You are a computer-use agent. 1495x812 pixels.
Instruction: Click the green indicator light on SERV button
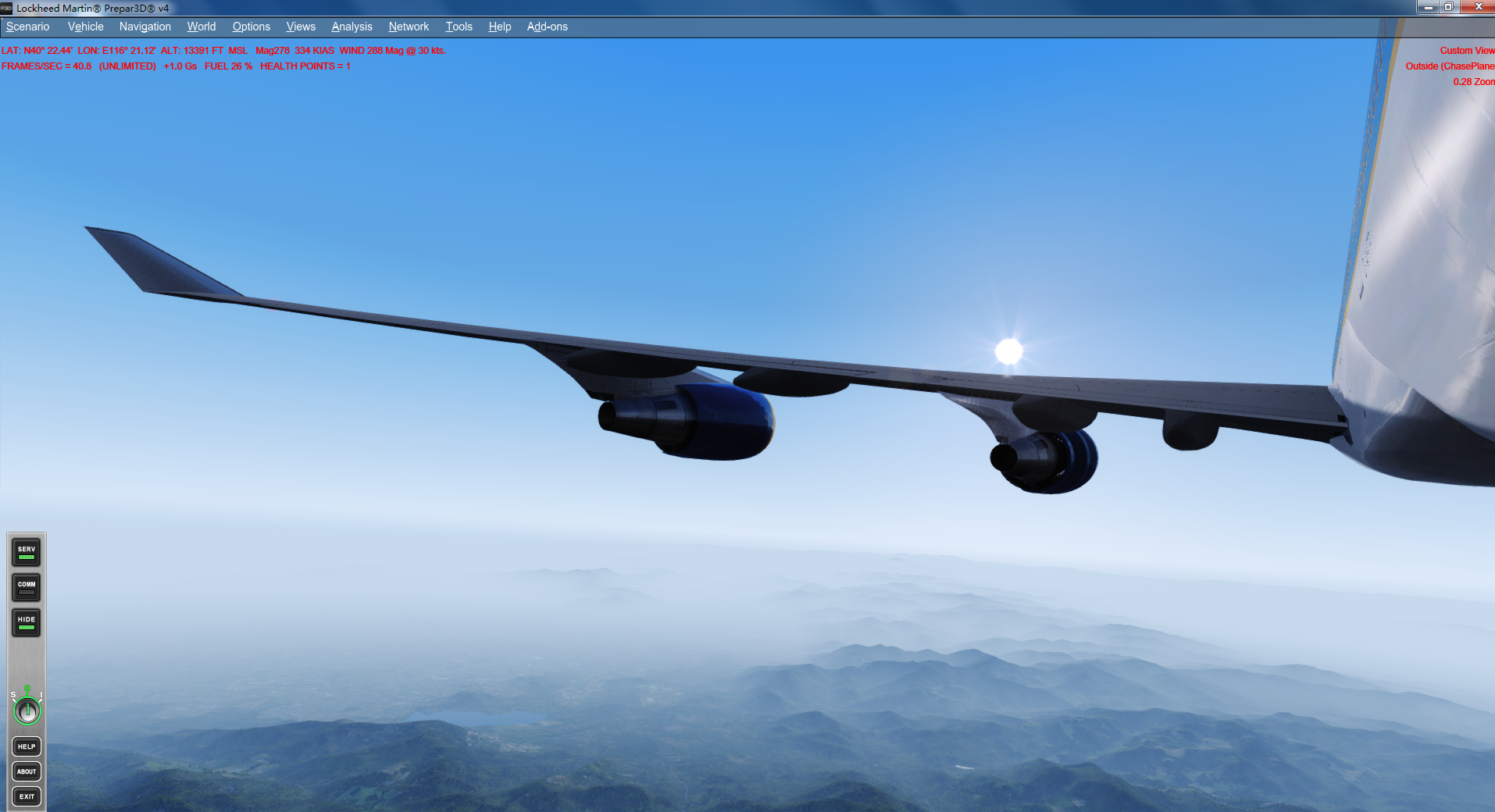click(x=27, y=557)
